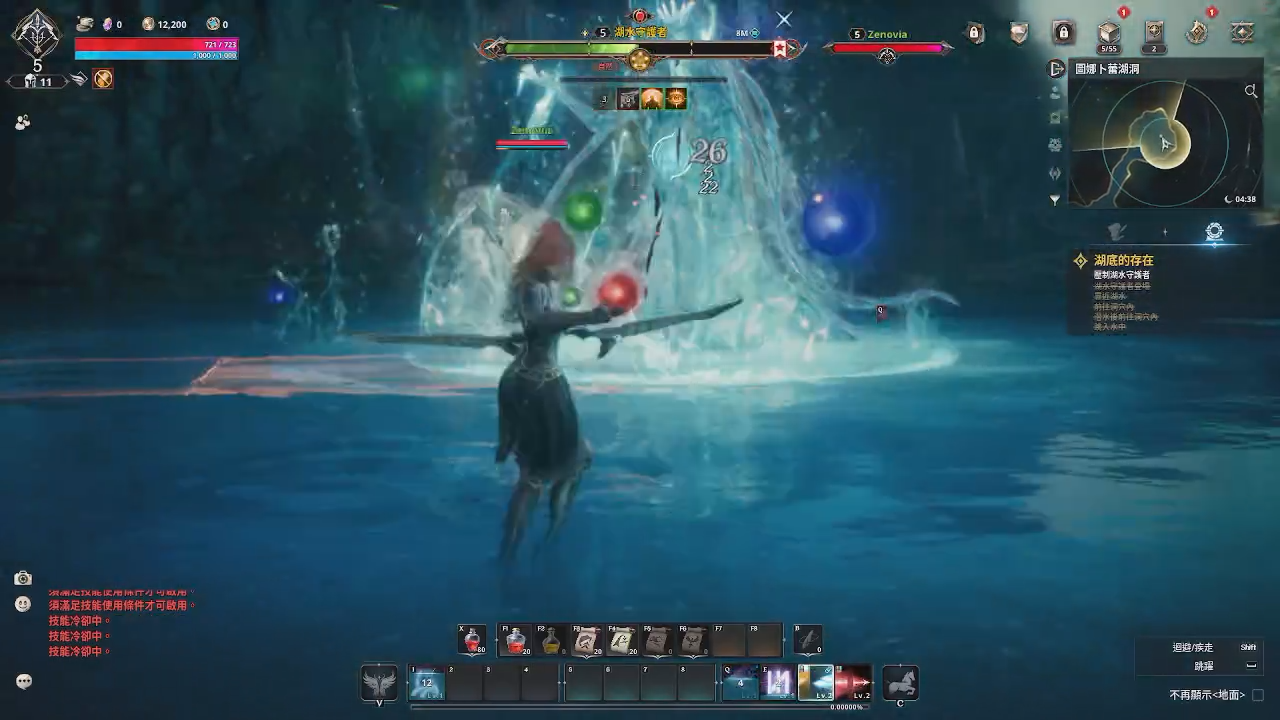Open the mount menu via the horse icon
The image size is (1280, 720).
(x=901, y=683)
